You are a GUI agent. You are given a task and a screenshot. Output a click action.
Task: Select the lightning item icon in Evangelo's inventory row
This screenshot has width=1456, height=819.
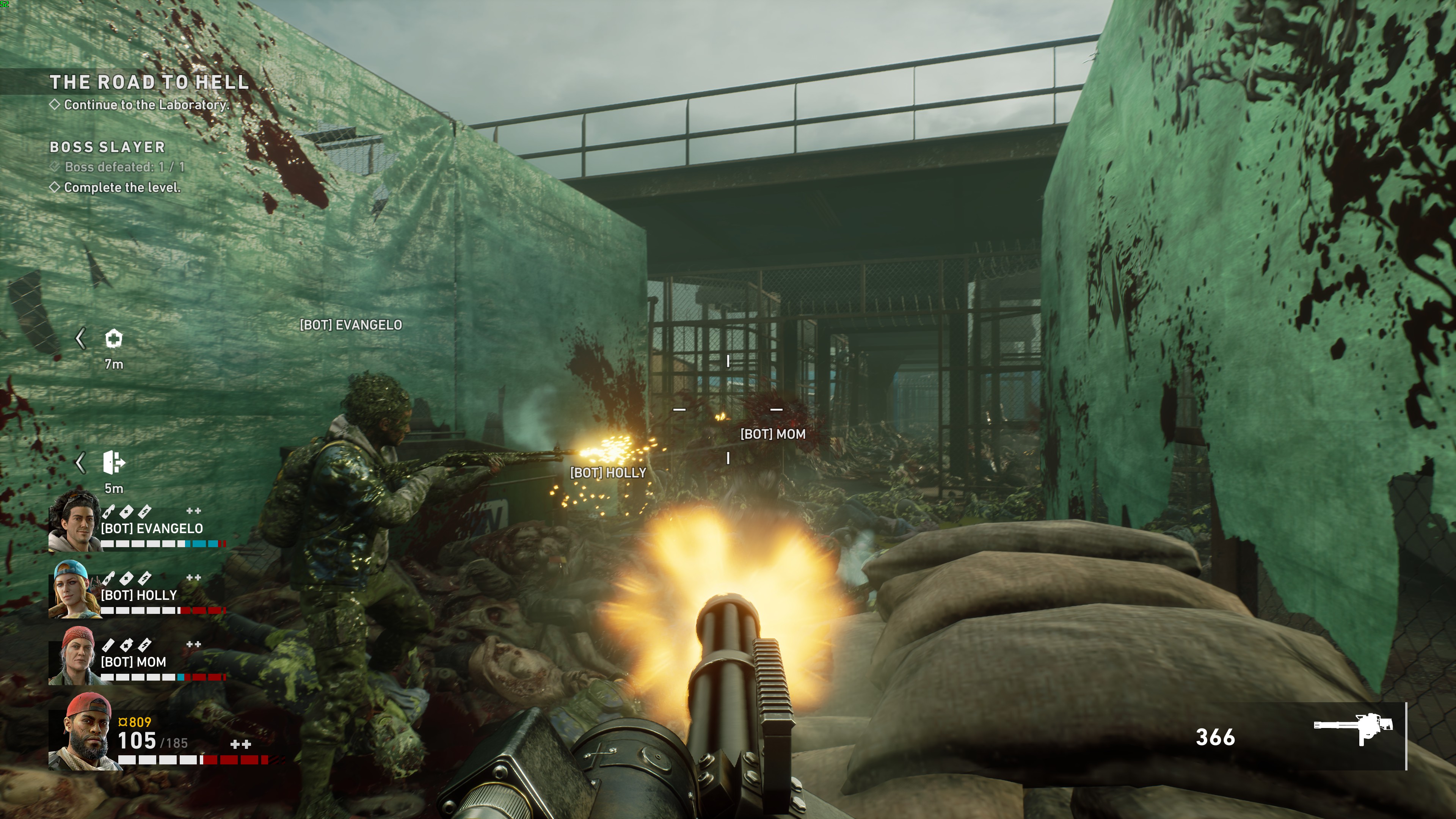(145, 511)
